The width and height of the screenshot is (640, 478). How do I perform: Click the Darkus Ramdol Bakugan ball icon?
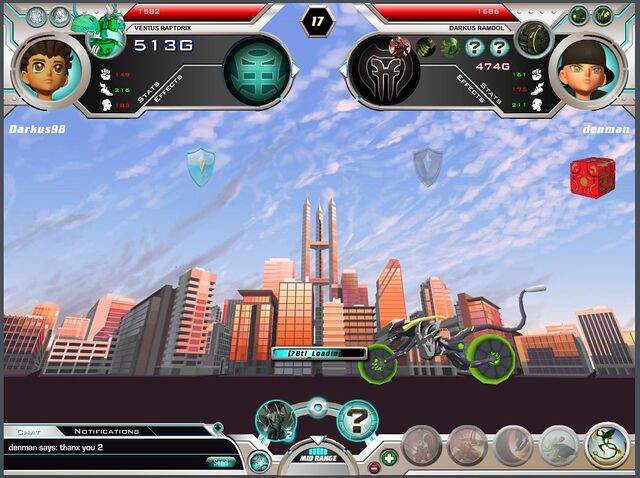tap(534, 38)
